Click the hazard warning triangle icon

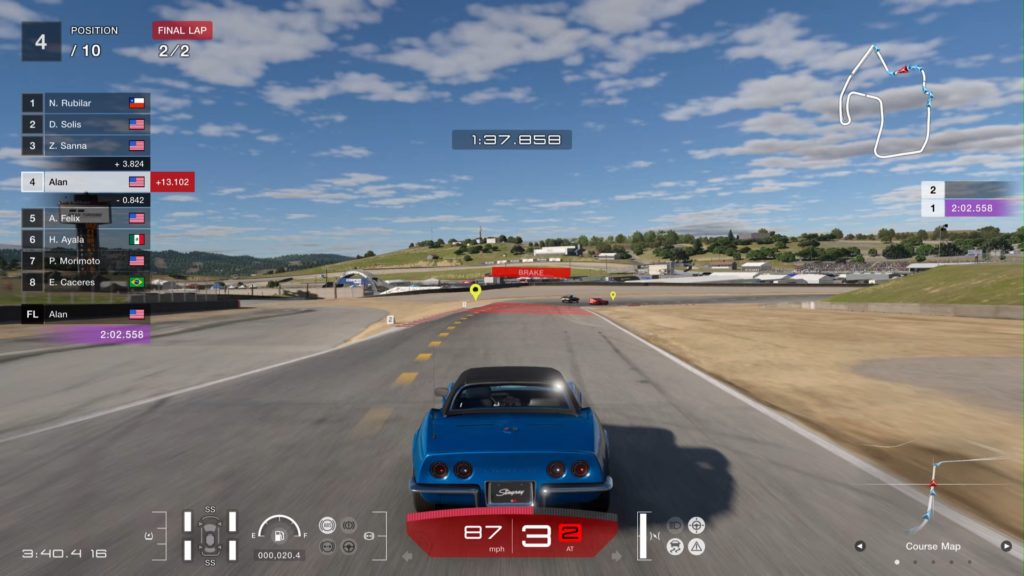point(697,546)
